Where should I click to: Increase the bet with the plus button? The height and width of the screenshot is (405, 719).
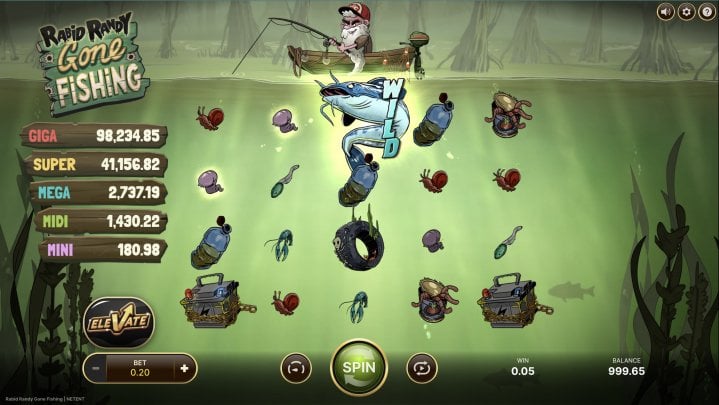pyautogui.click(x=183, y=368)
